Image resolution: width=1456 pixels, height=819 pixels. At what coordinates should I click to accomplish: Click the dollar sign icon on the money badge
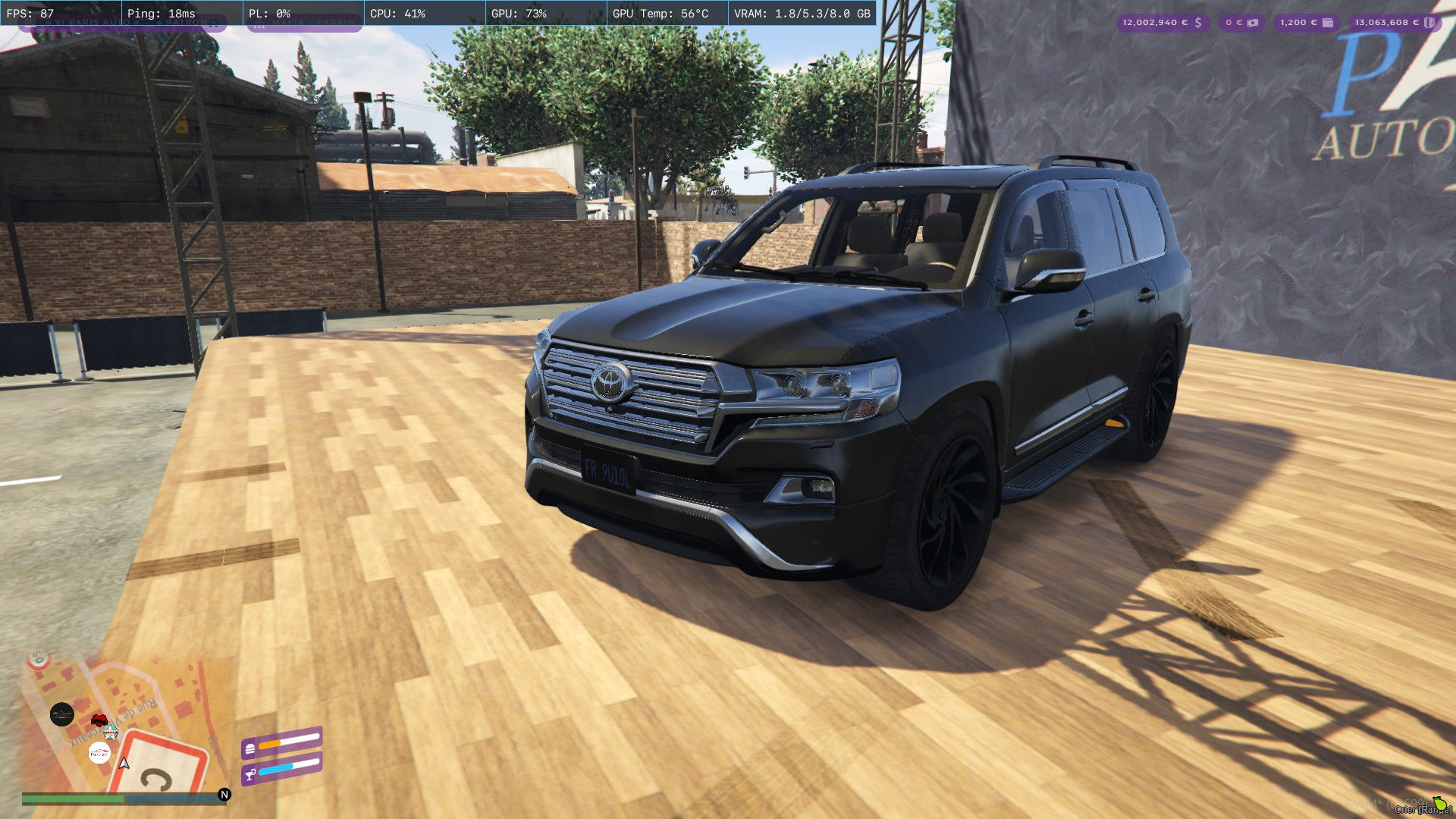[1197, 24]
